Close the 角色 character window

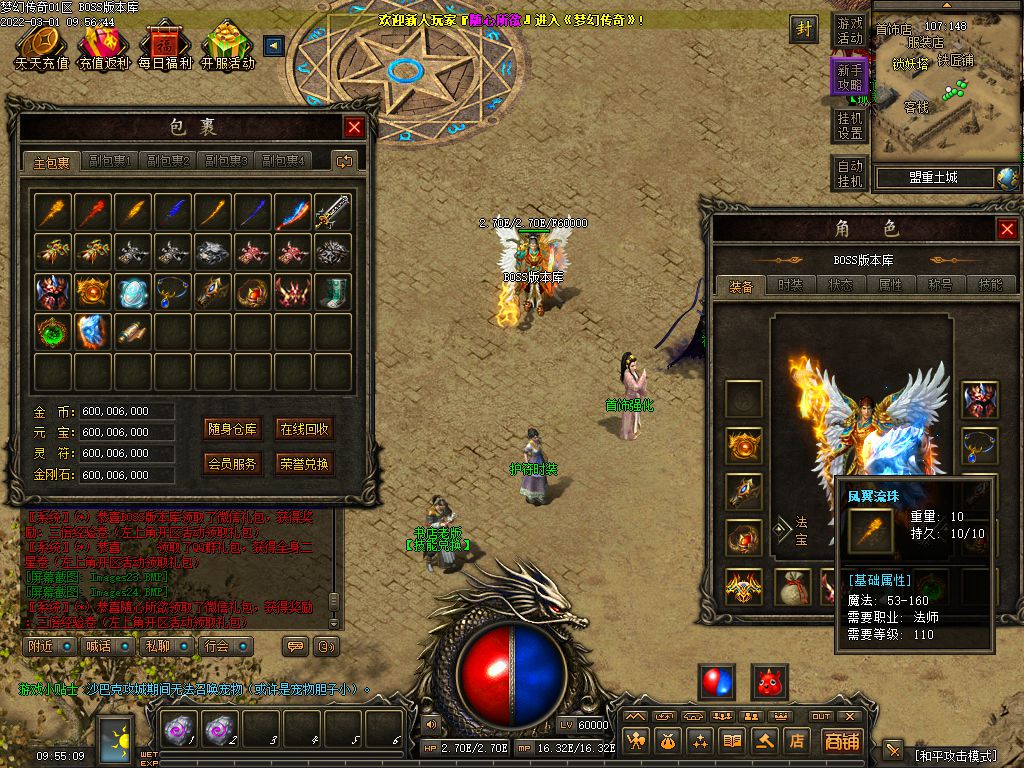(1007, 230)
